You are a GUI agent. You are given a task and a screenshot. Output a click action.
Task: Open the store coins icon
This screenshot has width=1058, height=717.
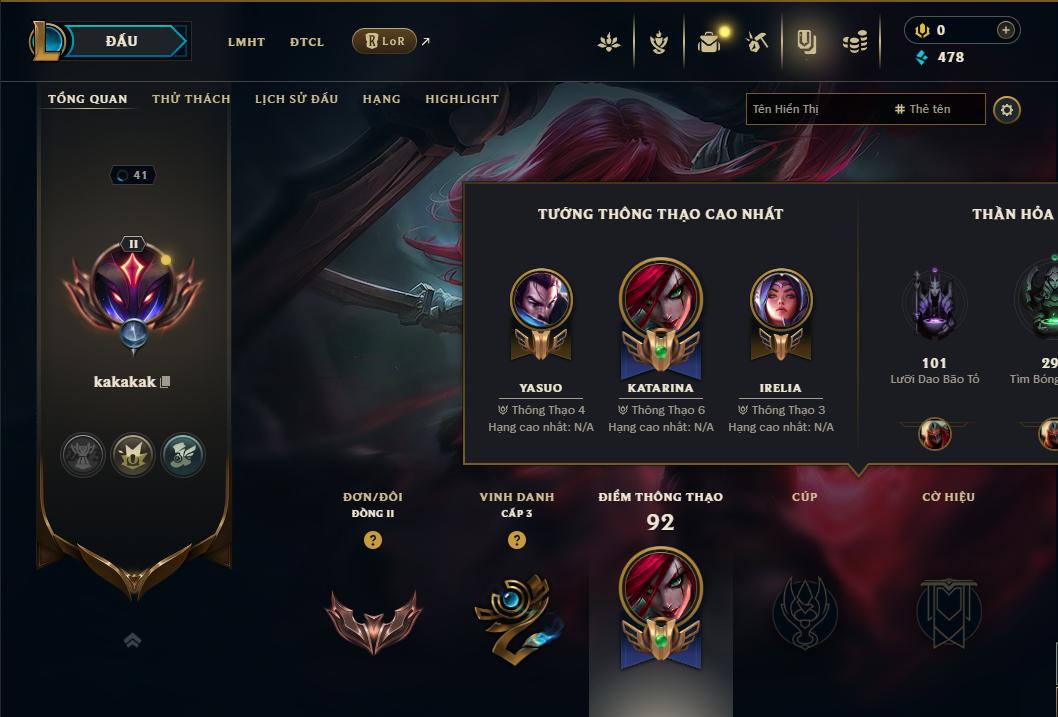[854, 42]
